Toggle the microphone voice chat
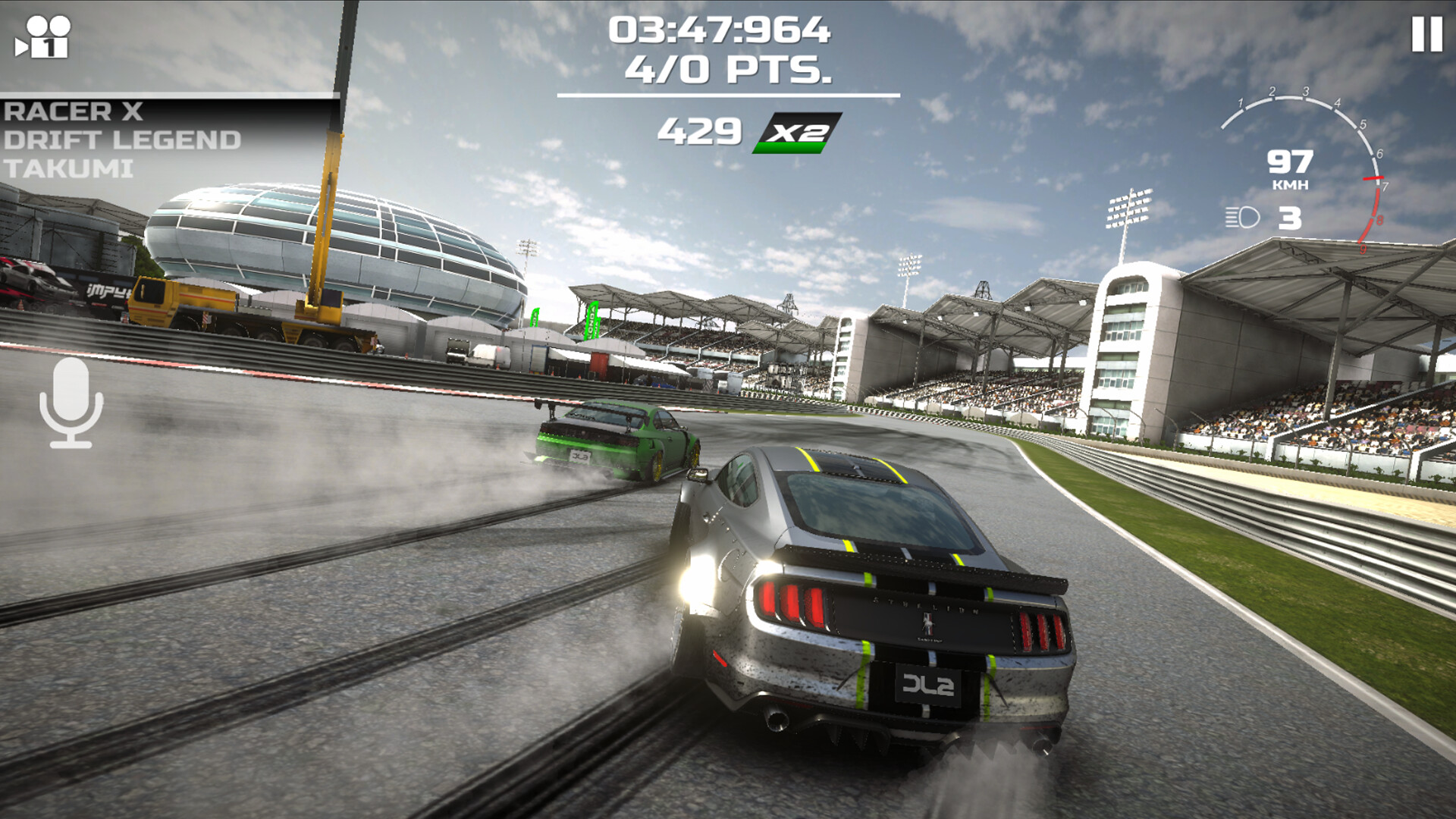Viewport: 1456px width, 819px height. 71,403
